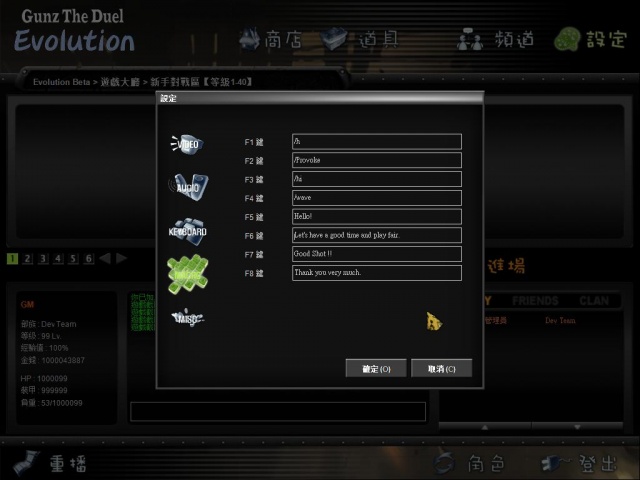Confirm settings with the 確定(O) button

375,368
